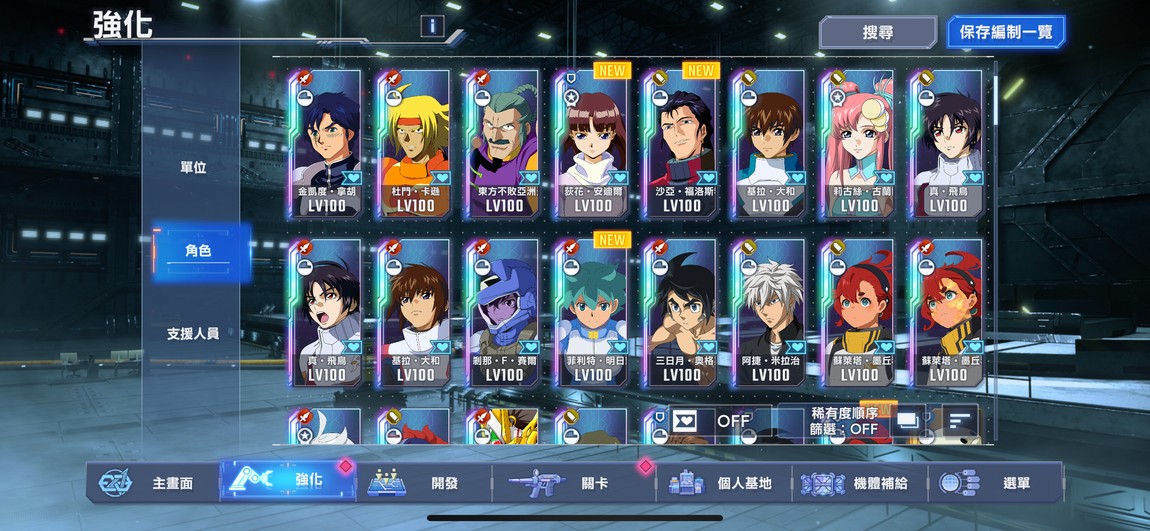Switch to the 支援人員 supporters tab
The image size is (1150, 531).
[193, 333]
